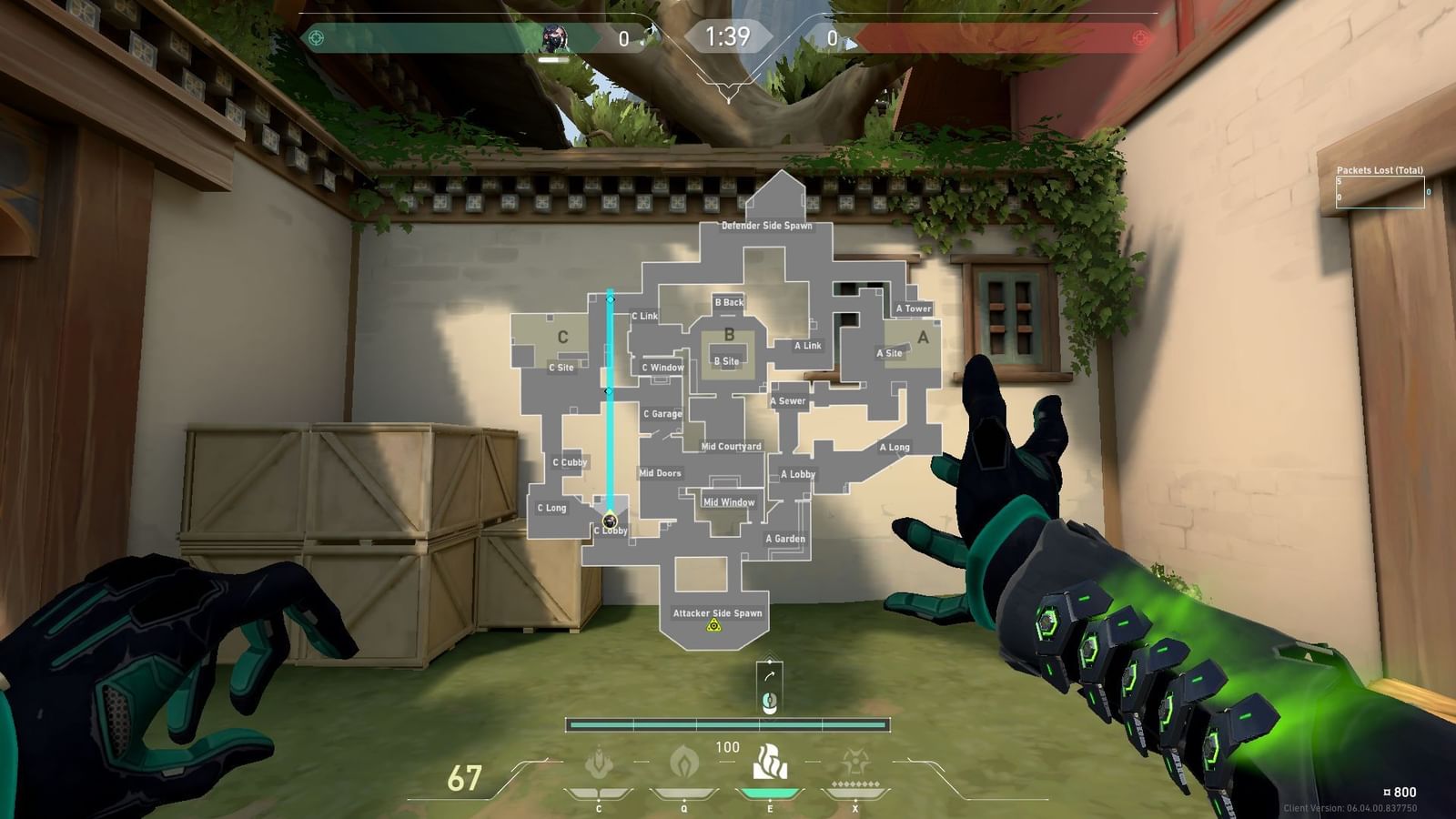Click the health value showing 67
Image resolution: width=1456 pixels, height=819 pixels.
[464, 778]
